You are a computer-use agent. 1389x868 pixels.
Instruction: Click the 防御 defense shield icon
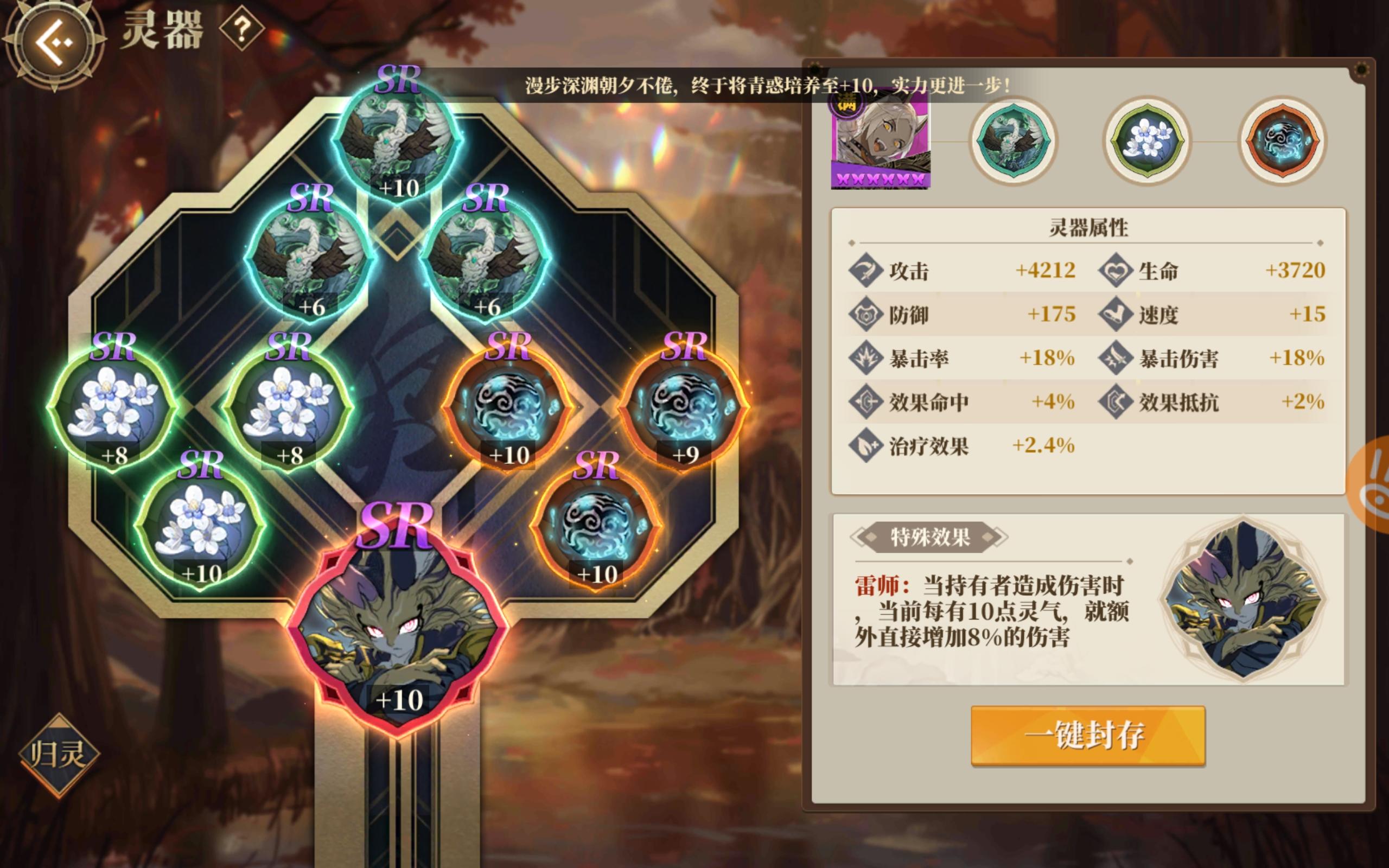click(867, 315)
